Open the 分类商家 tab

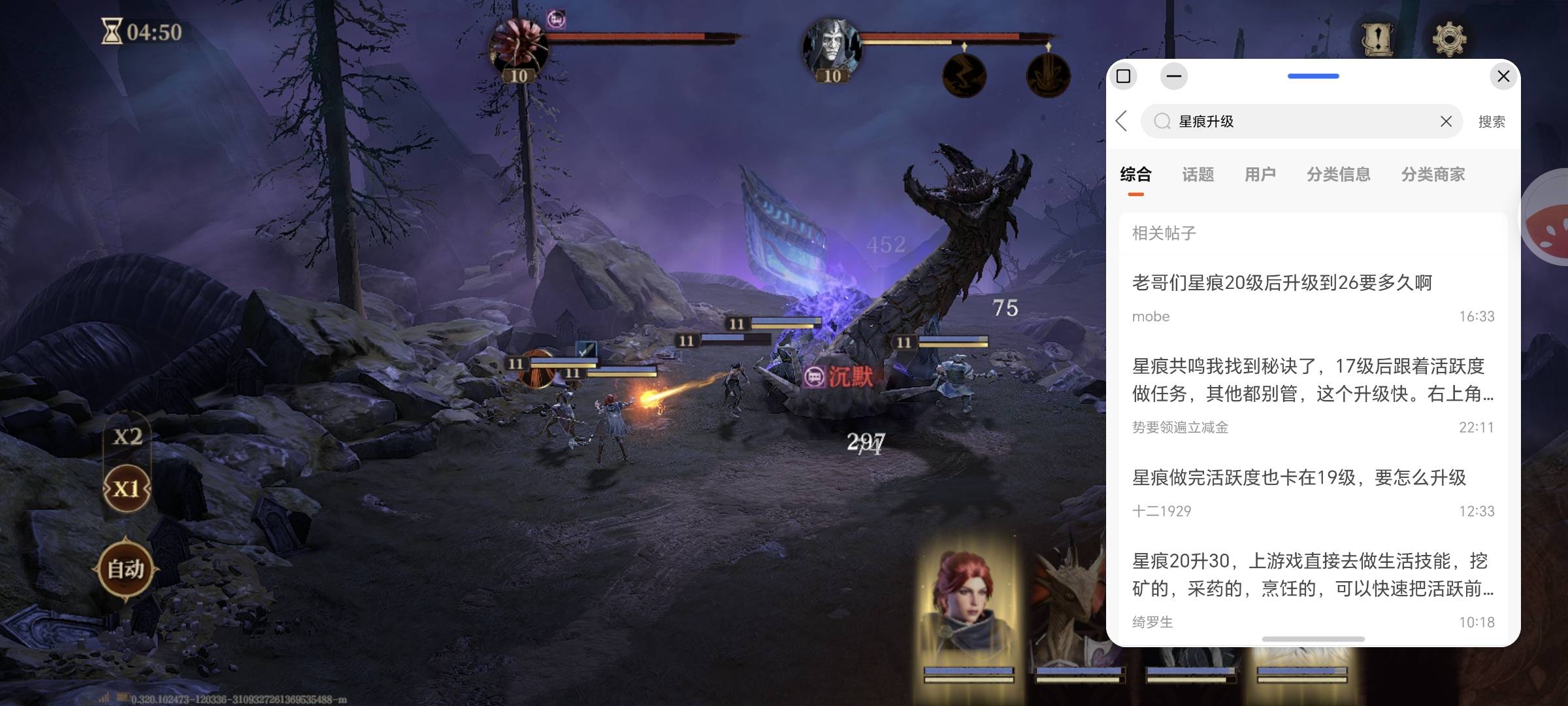coord(1433,175)
